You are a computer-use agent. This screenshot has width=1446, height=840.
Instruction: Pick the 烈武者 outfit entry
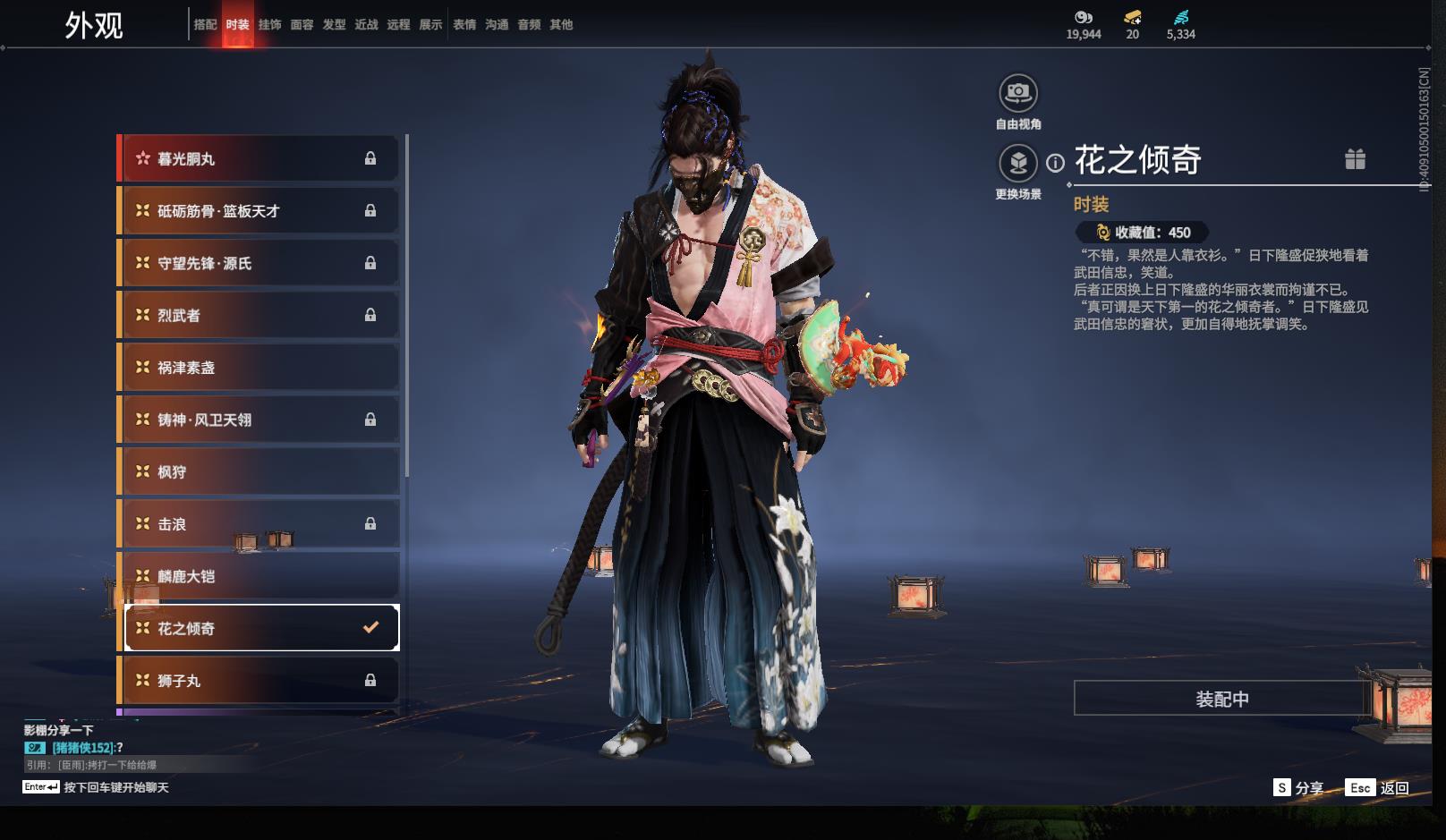[259, 316]
